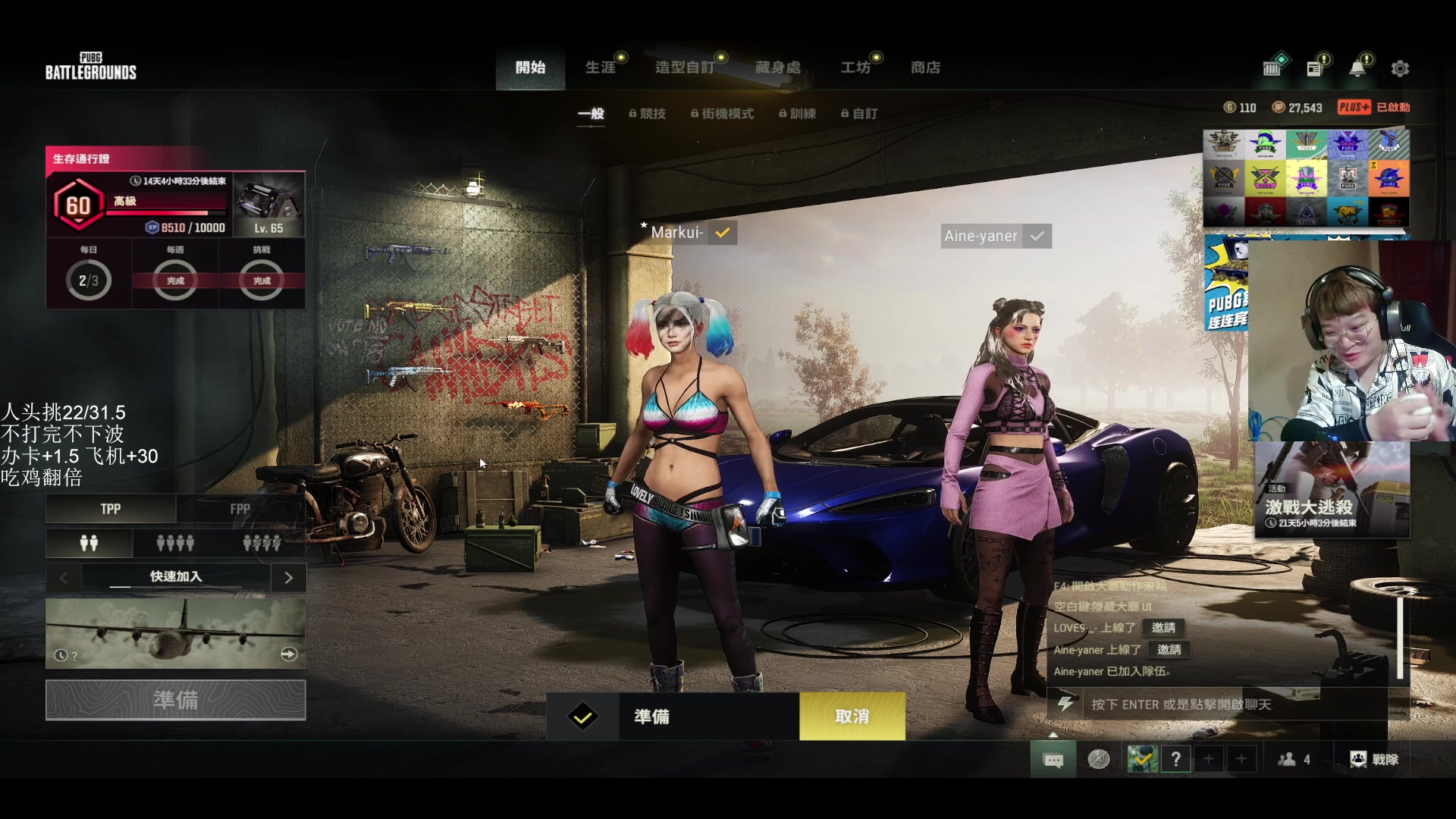Go to the 工坊 workshop tab

[855, 67]
